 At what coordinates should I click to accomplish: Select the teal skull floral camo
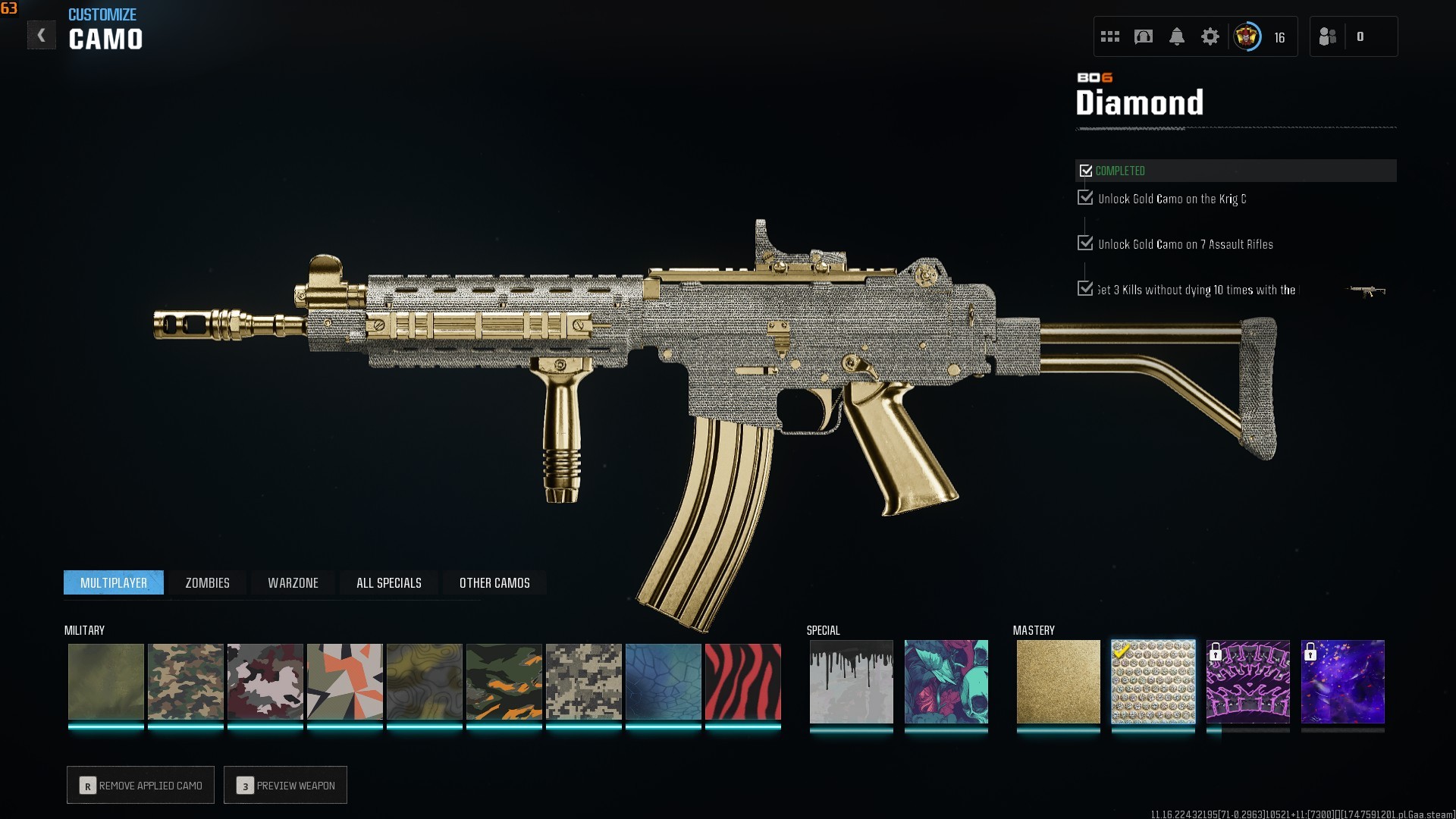pyautogui.click(x=946, y=682)
